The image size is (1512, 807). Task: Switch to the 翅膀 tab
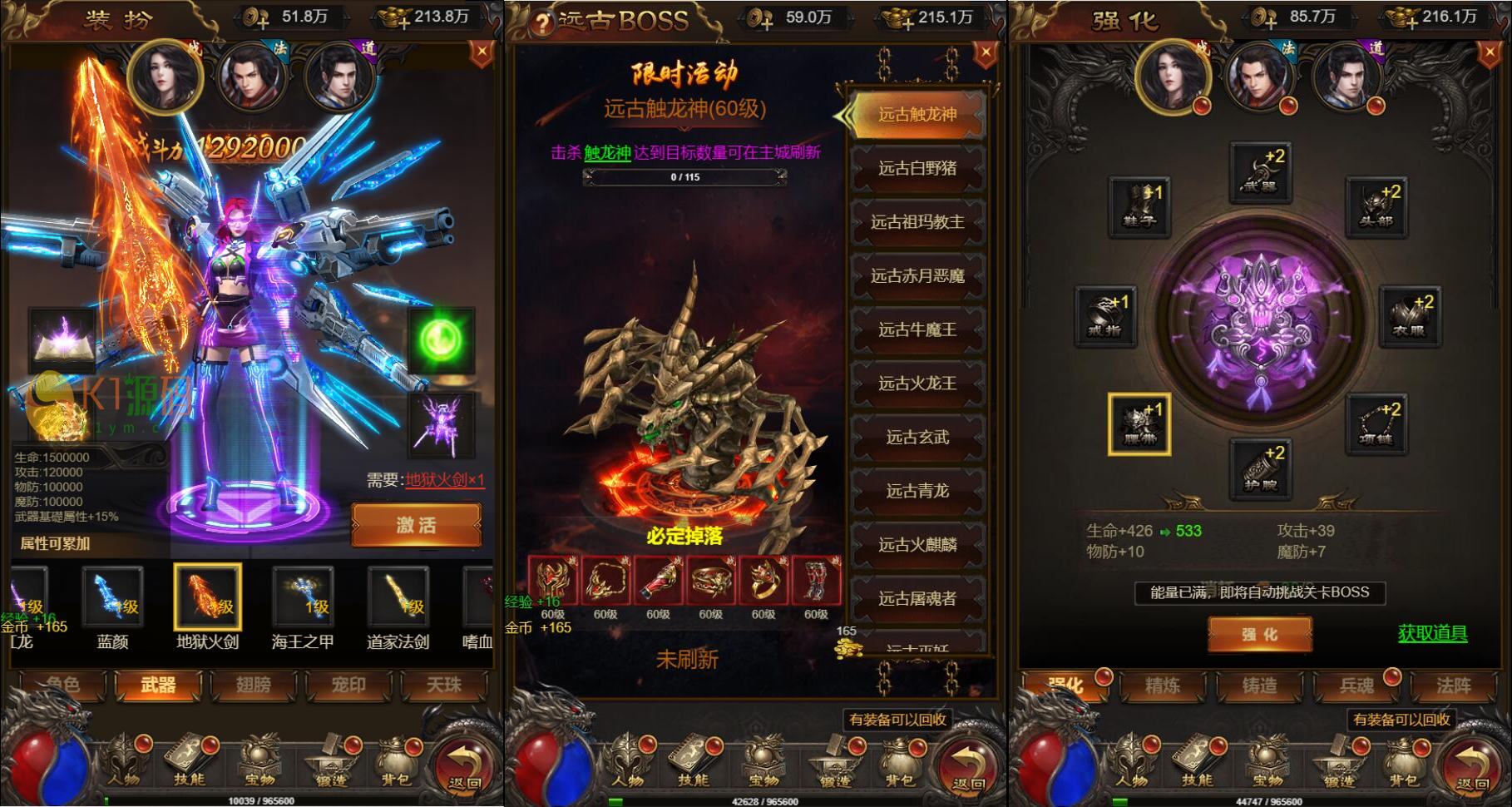(254, 686)
